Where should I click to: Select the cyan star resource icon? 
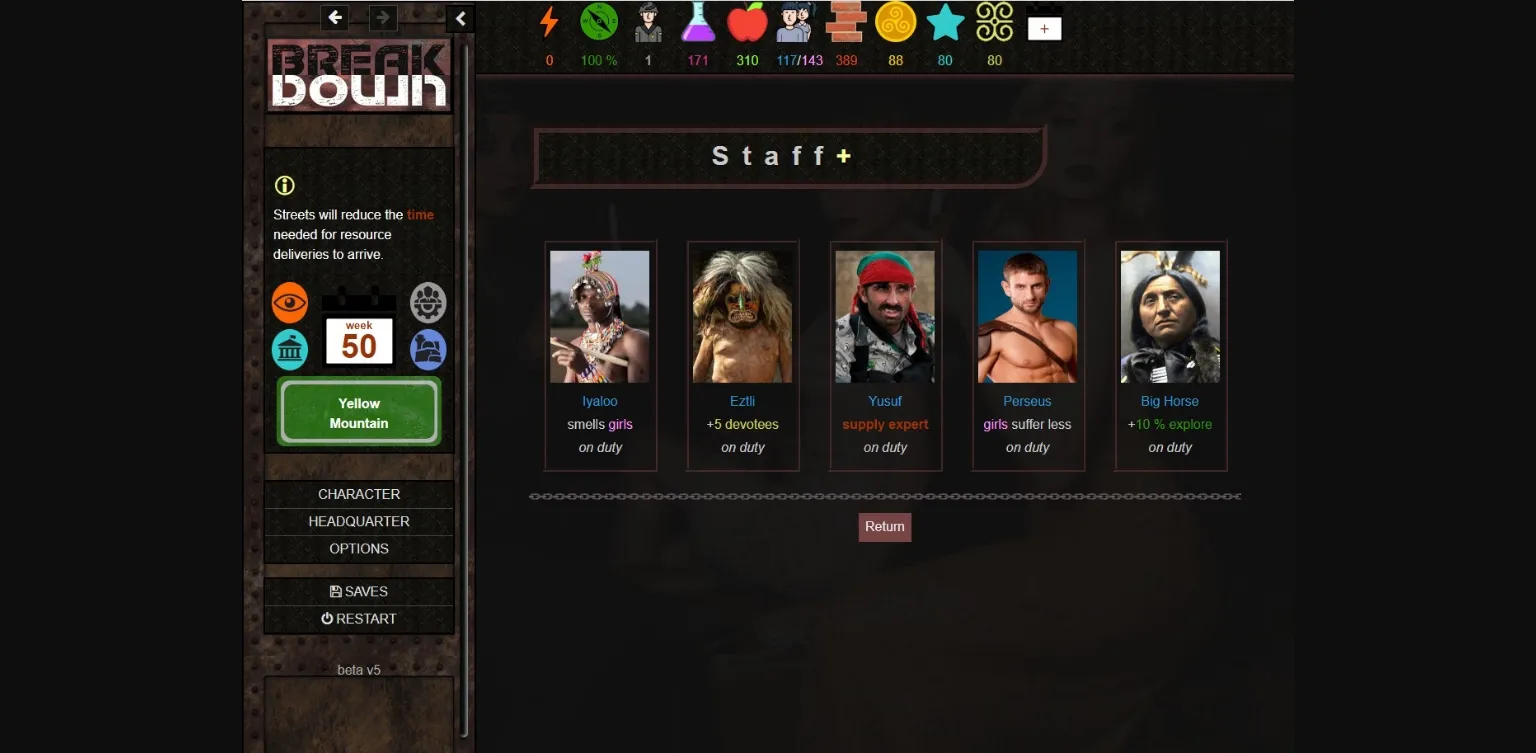pos(945,24)
